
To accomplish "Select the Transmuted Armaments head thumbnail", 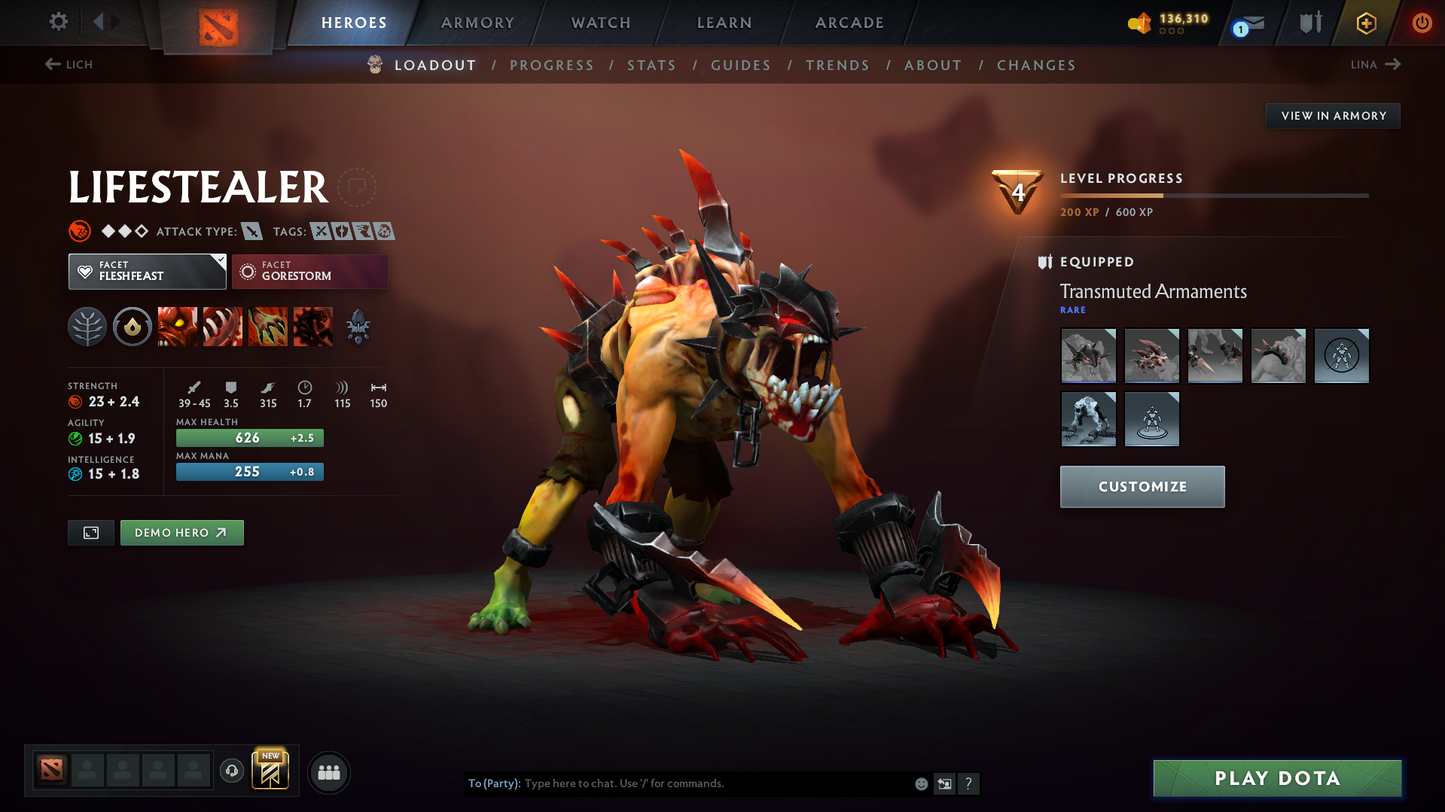I will coord(1088,355).
